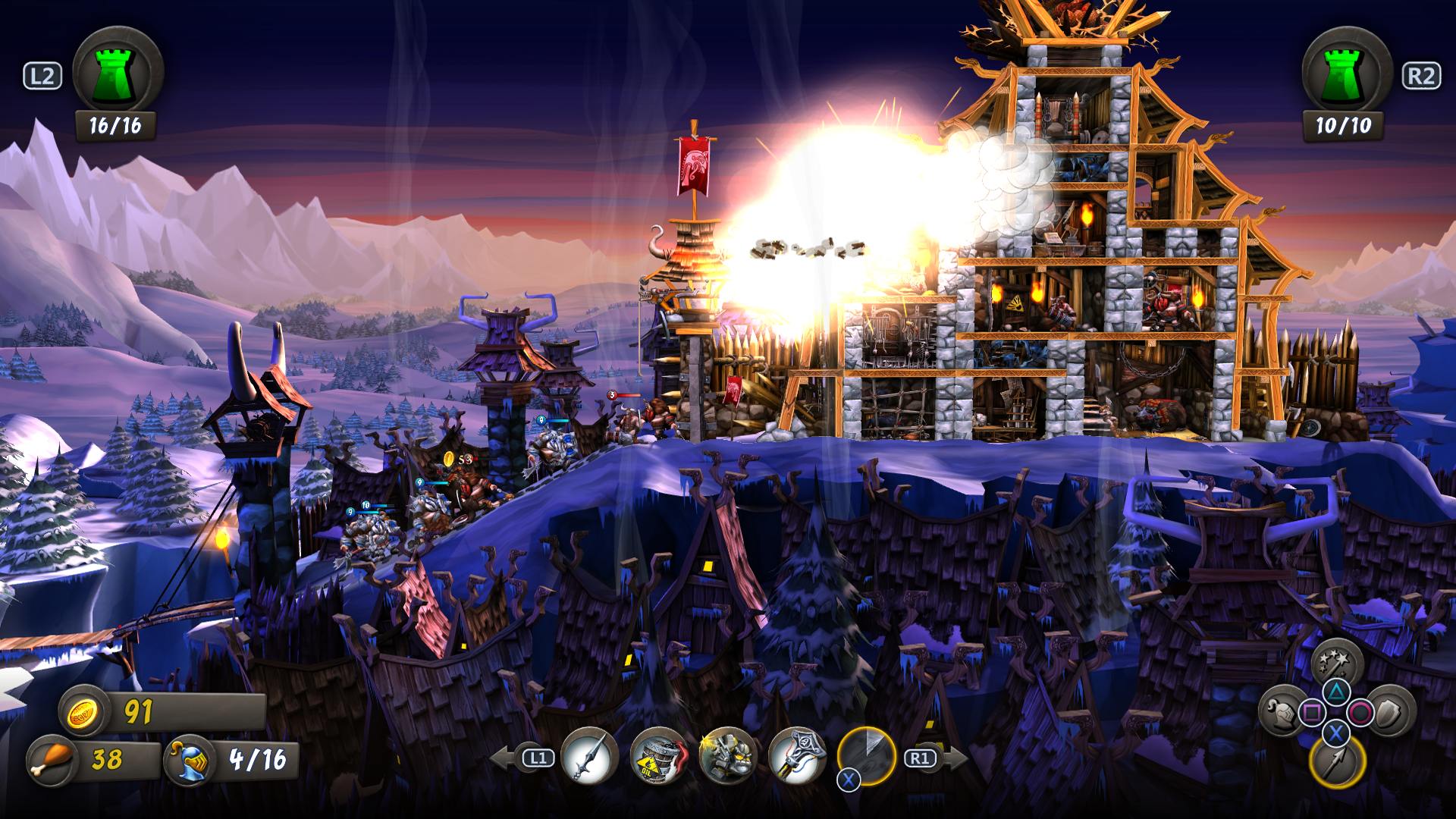Screen dimensions: 1456x819
Task: Toggle the Circle button shield slot
Action: pos(1360,713)
